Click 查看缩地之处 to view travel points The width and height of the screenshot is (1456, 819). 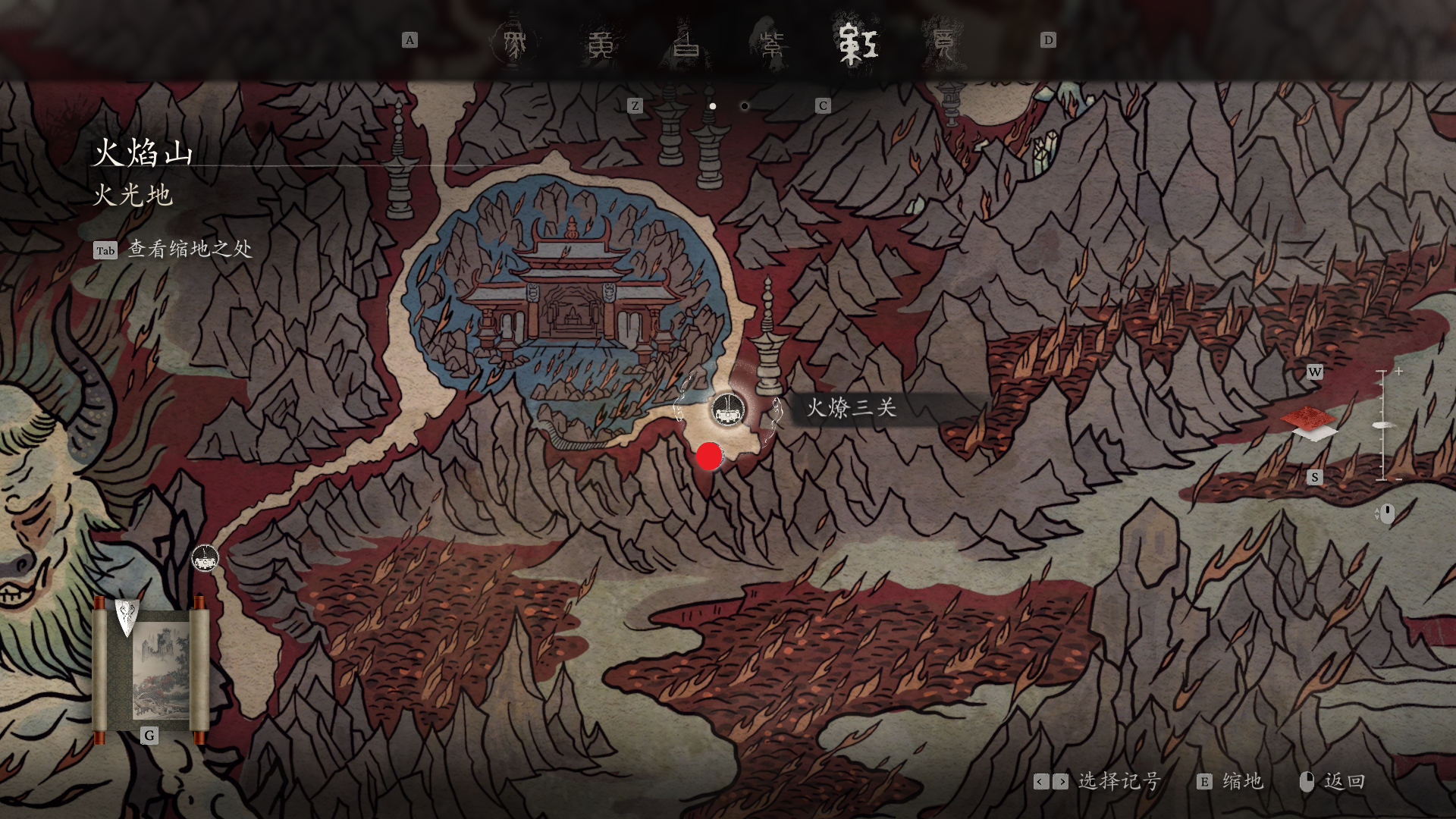coord(189,249)
